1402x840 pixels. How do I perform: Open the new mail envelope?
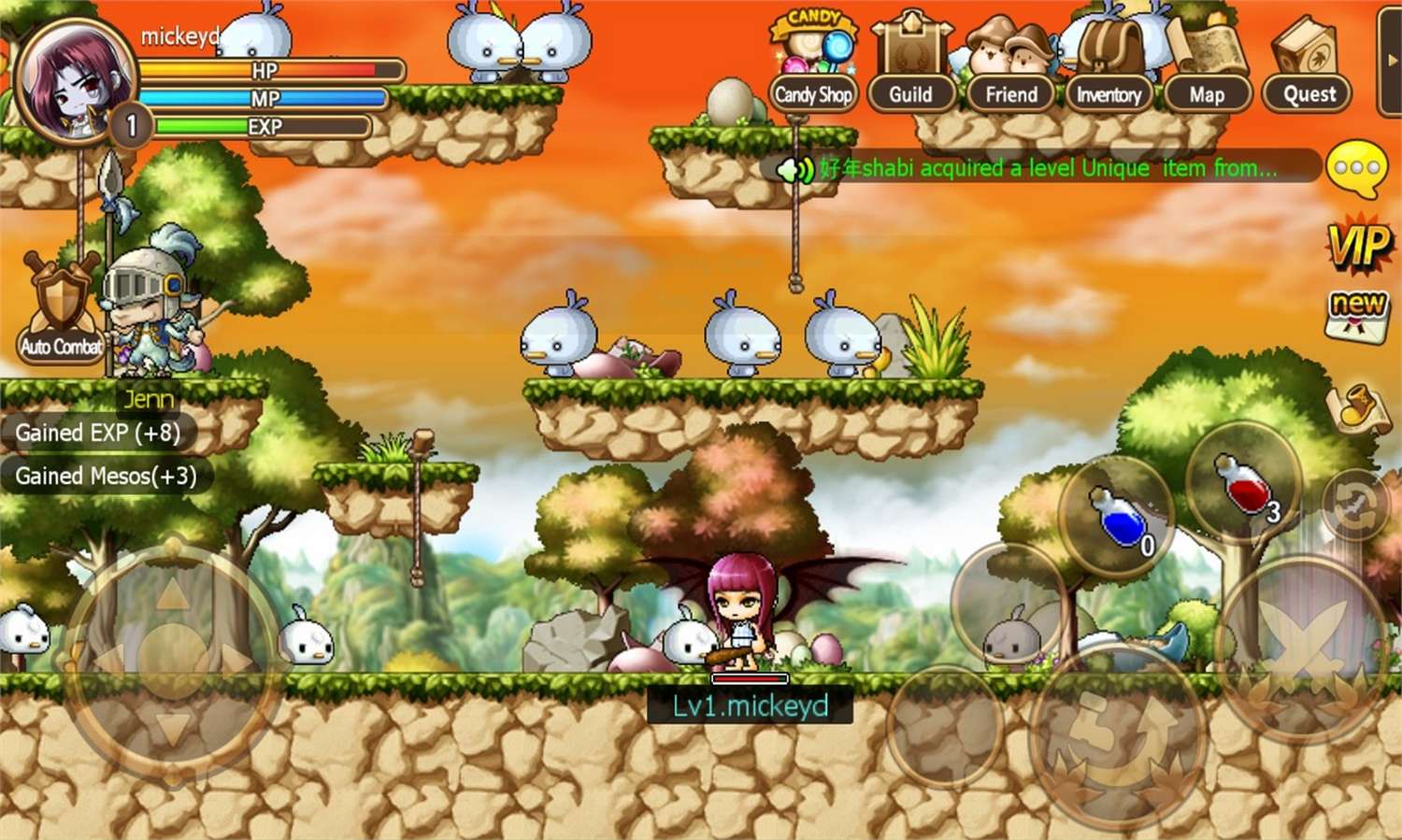1358,314
